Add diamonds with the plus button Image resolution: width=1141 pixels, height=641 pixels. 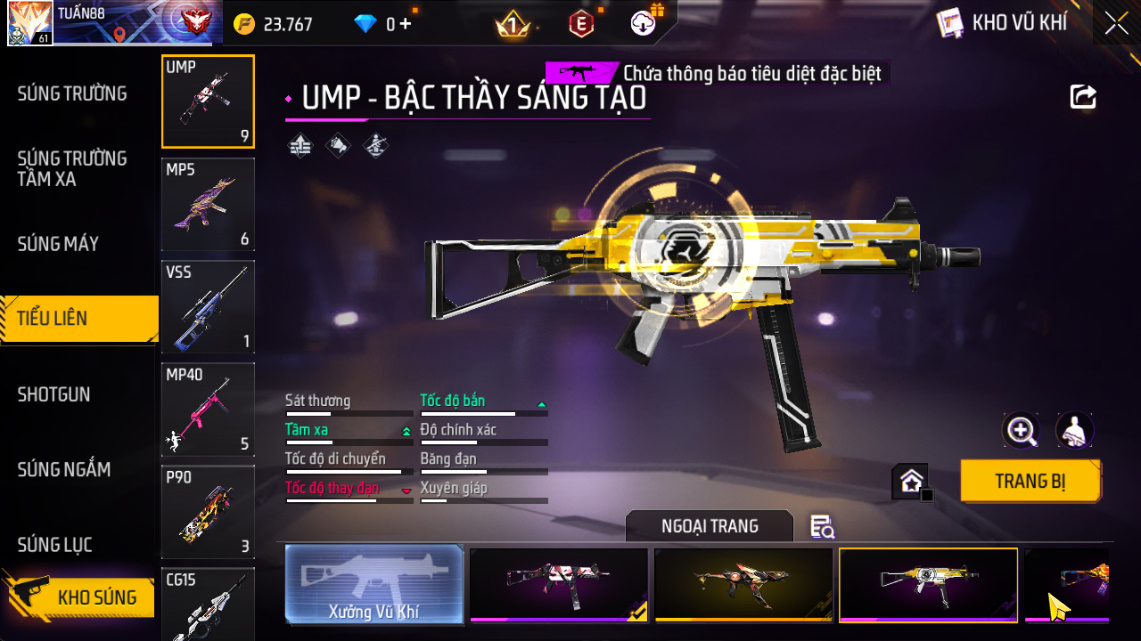(405, 24)
